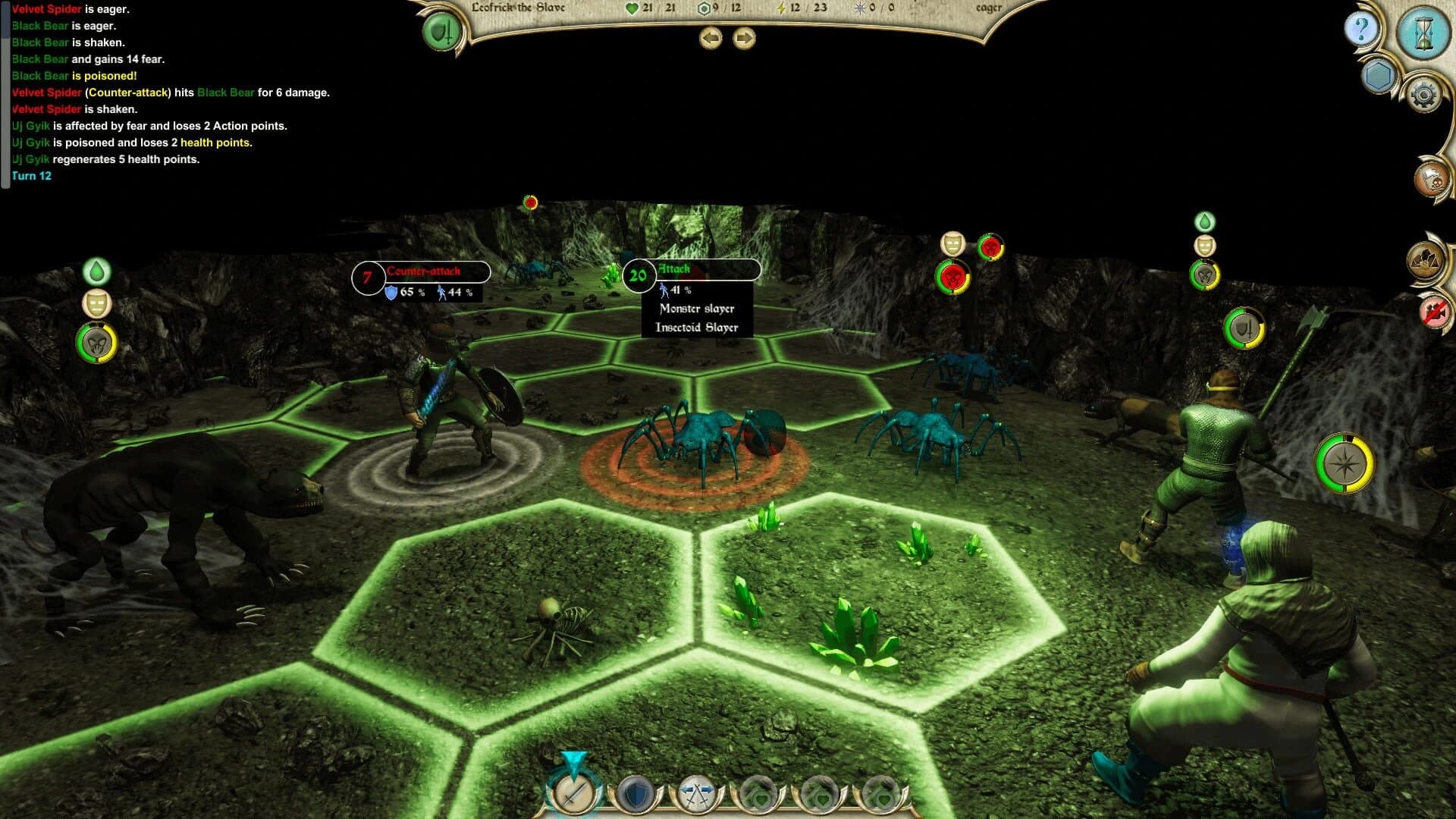Select the crossed-swords weapon swap skill
This screenshot has height=819, width=1456.
click(x=697, y=793)
